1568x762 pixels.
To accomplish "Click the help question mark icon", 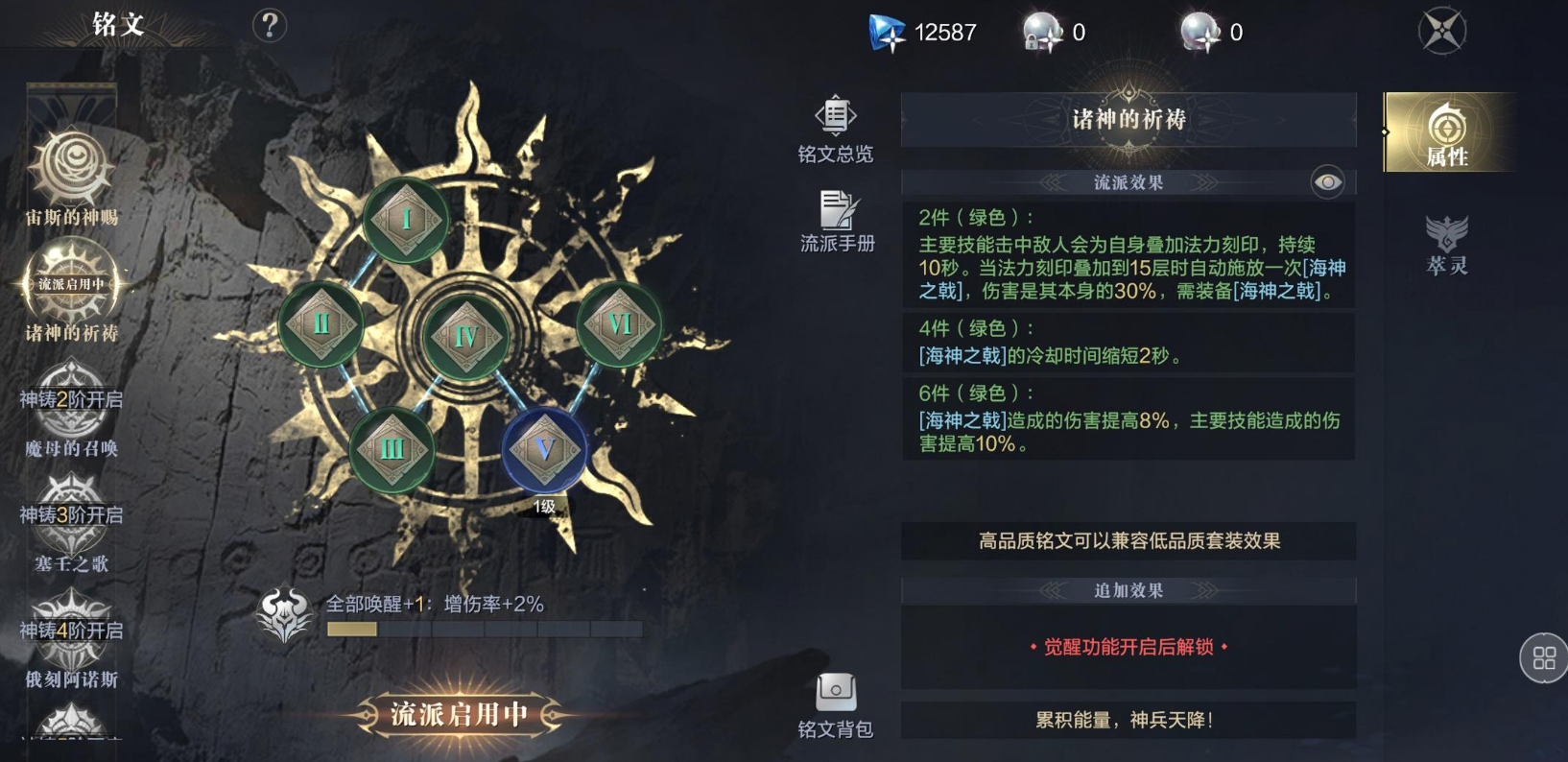I will click(x=270, y=25).
